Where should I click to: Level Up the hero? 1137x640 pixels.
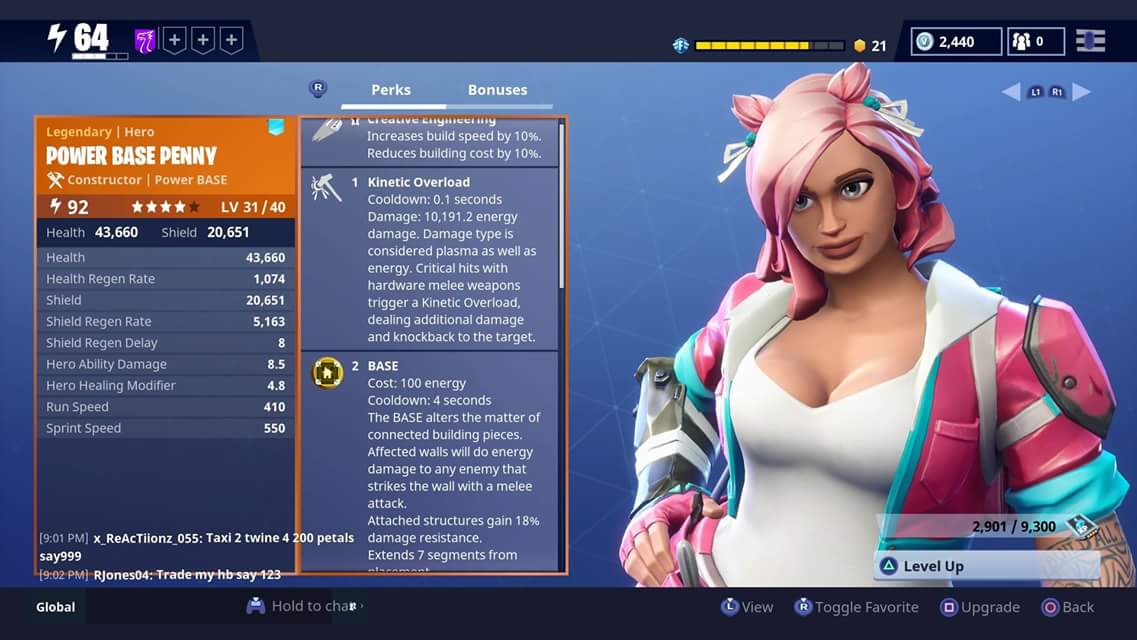932,566
